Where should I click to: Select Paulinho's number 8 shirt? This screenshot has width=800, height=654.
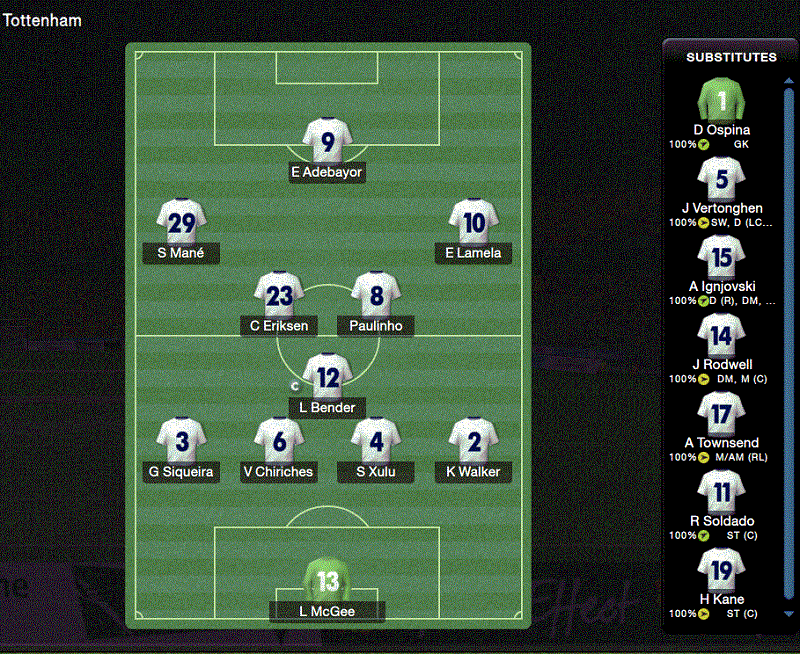click(x=376, y=295)
